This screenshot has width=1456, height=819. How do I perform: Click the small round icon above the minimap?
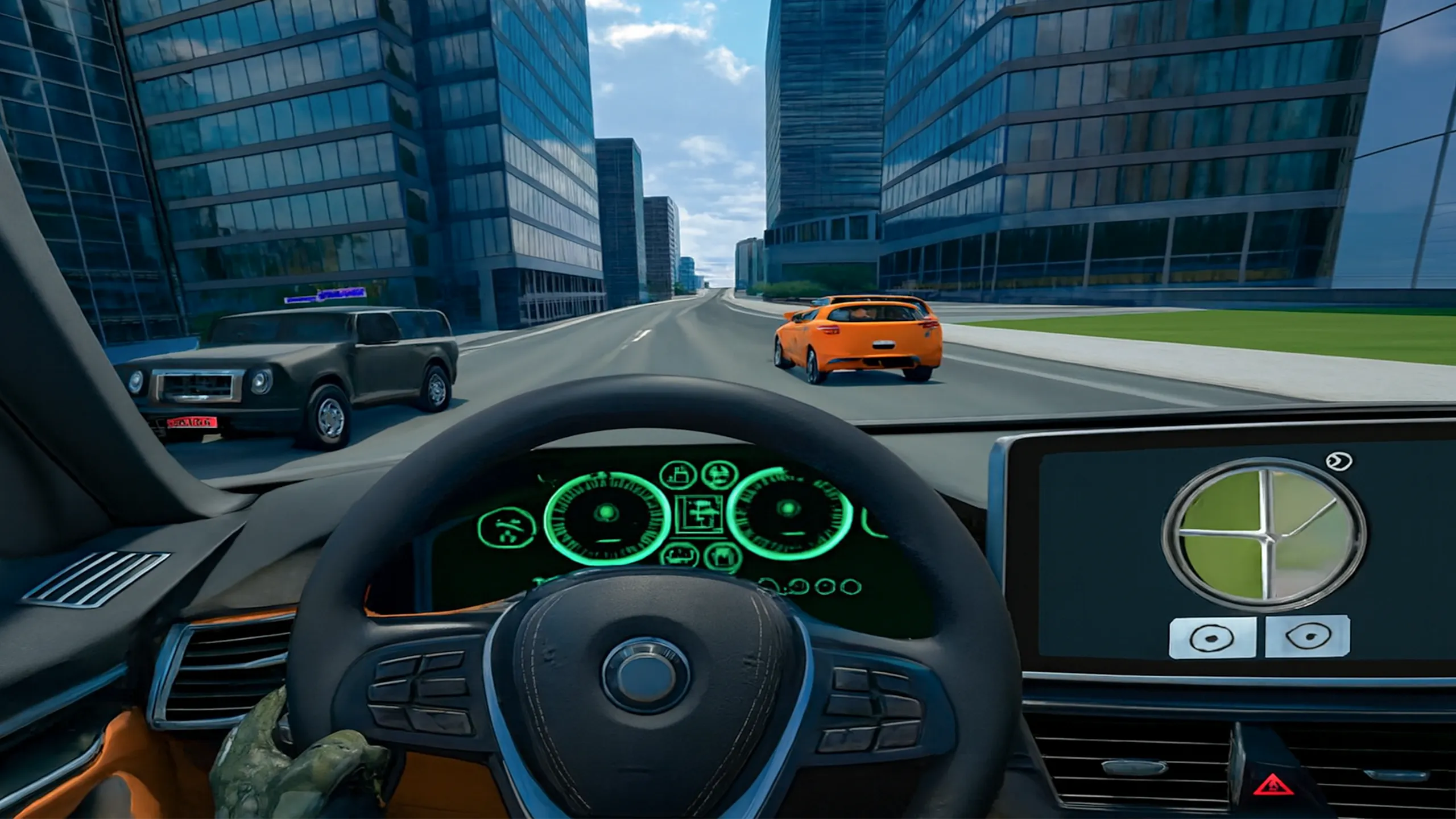tap(1338, 461)
